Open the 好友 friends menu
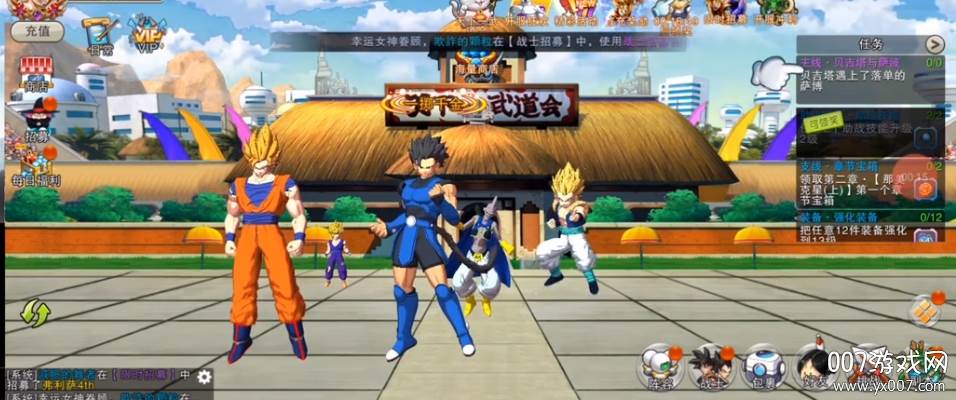Screen dimensions: 956x400 tap(813, 367)
